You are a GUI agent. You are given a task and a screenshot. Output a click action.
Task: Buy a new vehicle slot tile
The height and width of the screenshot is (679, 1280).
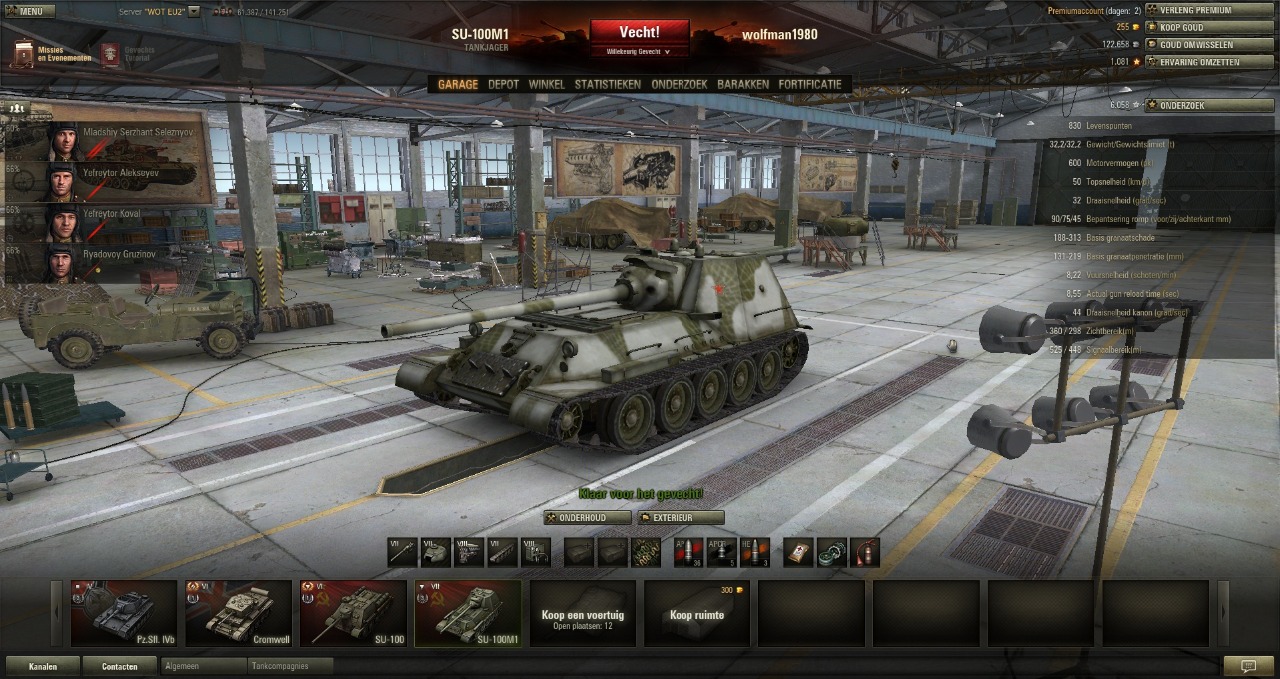pos(697,613)
